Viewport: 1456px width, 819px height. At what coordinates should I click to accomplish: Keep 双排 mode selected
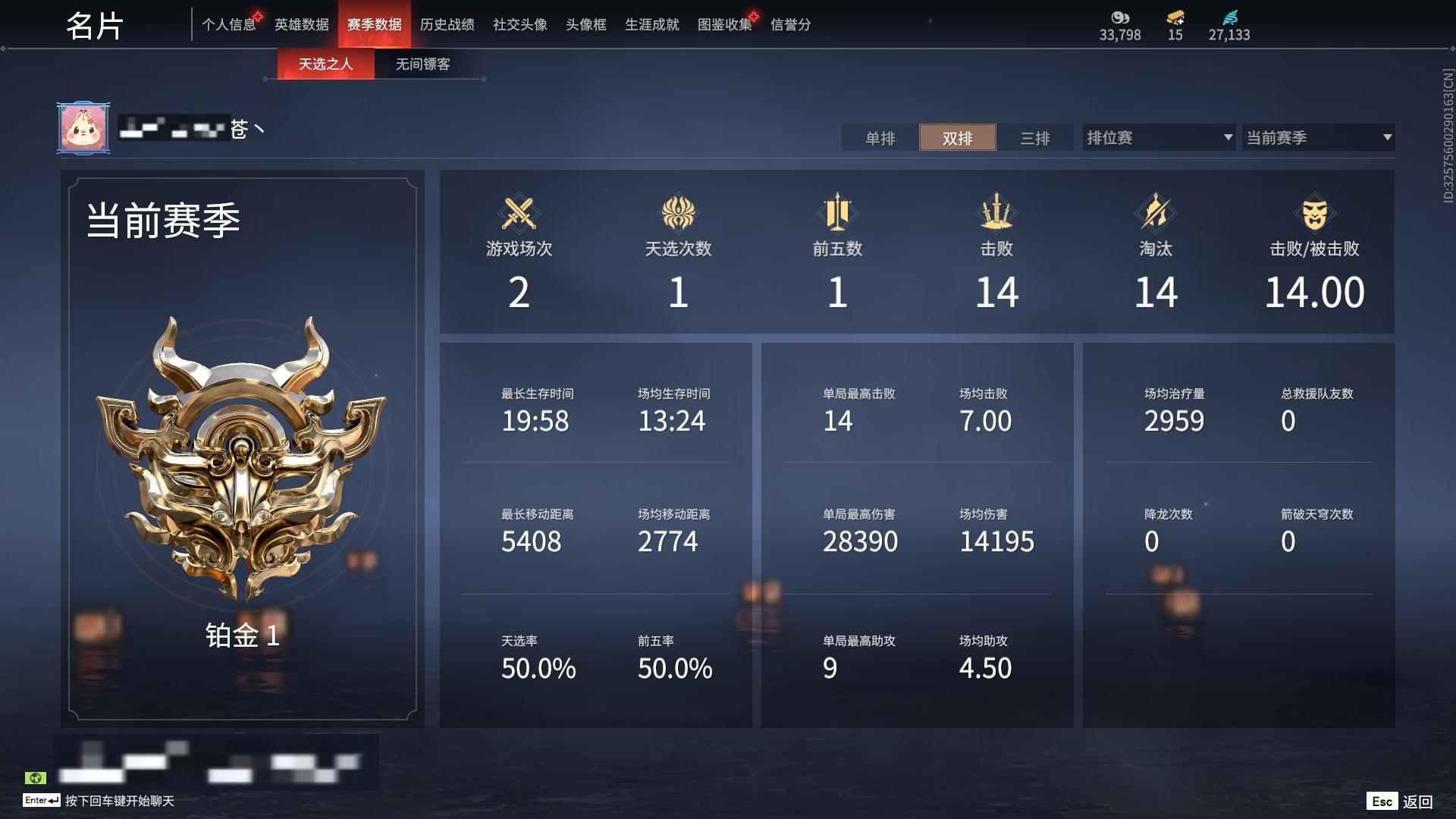click(x=957, y=138)
